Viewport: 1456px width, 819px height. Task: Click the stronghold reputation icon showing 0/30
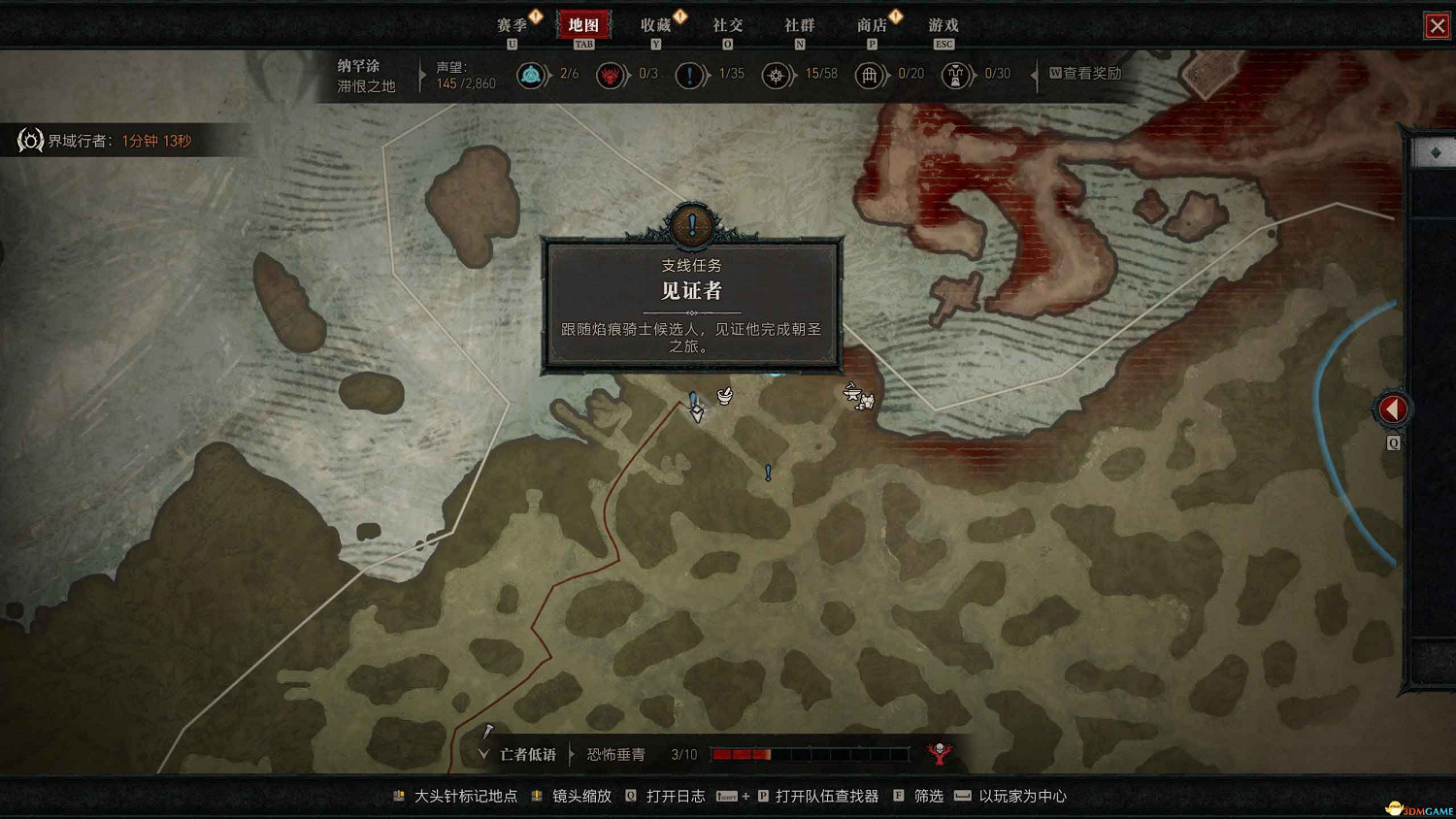[957, 75]
